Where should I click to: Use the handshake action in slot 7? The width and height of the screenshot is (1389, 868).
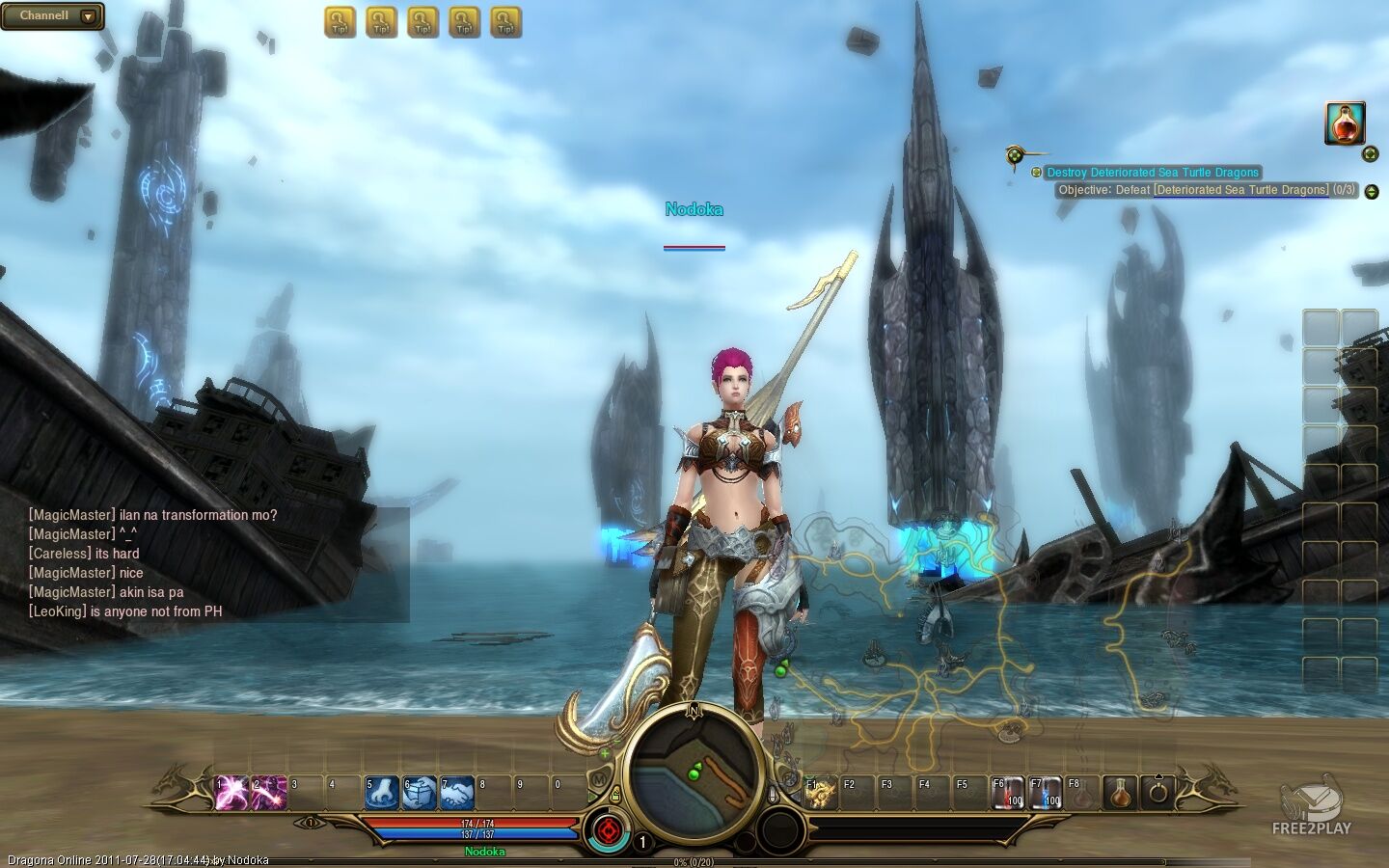tap(457, 793)
